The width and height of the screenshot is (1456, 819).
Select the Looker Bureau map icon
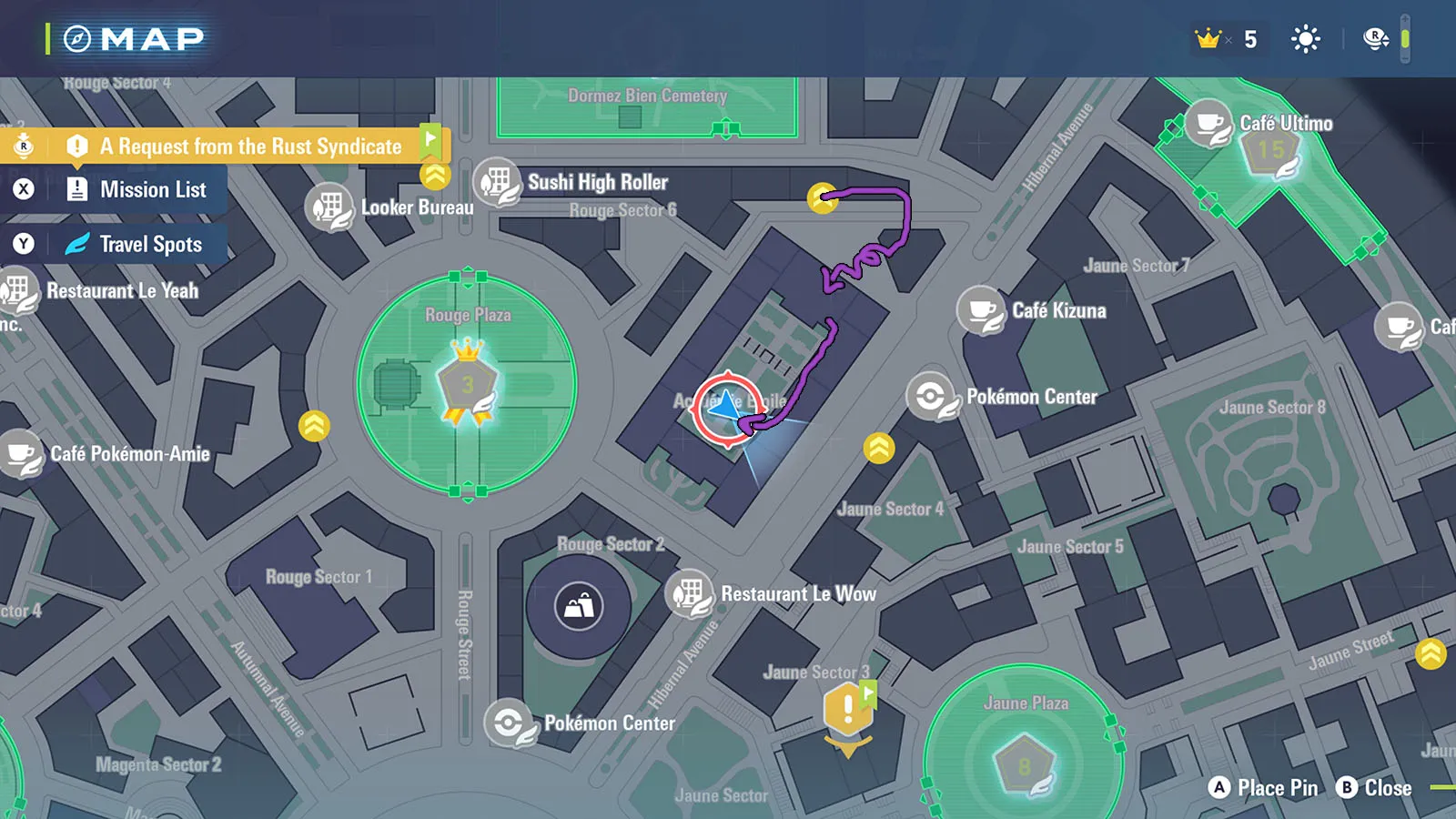329,207
